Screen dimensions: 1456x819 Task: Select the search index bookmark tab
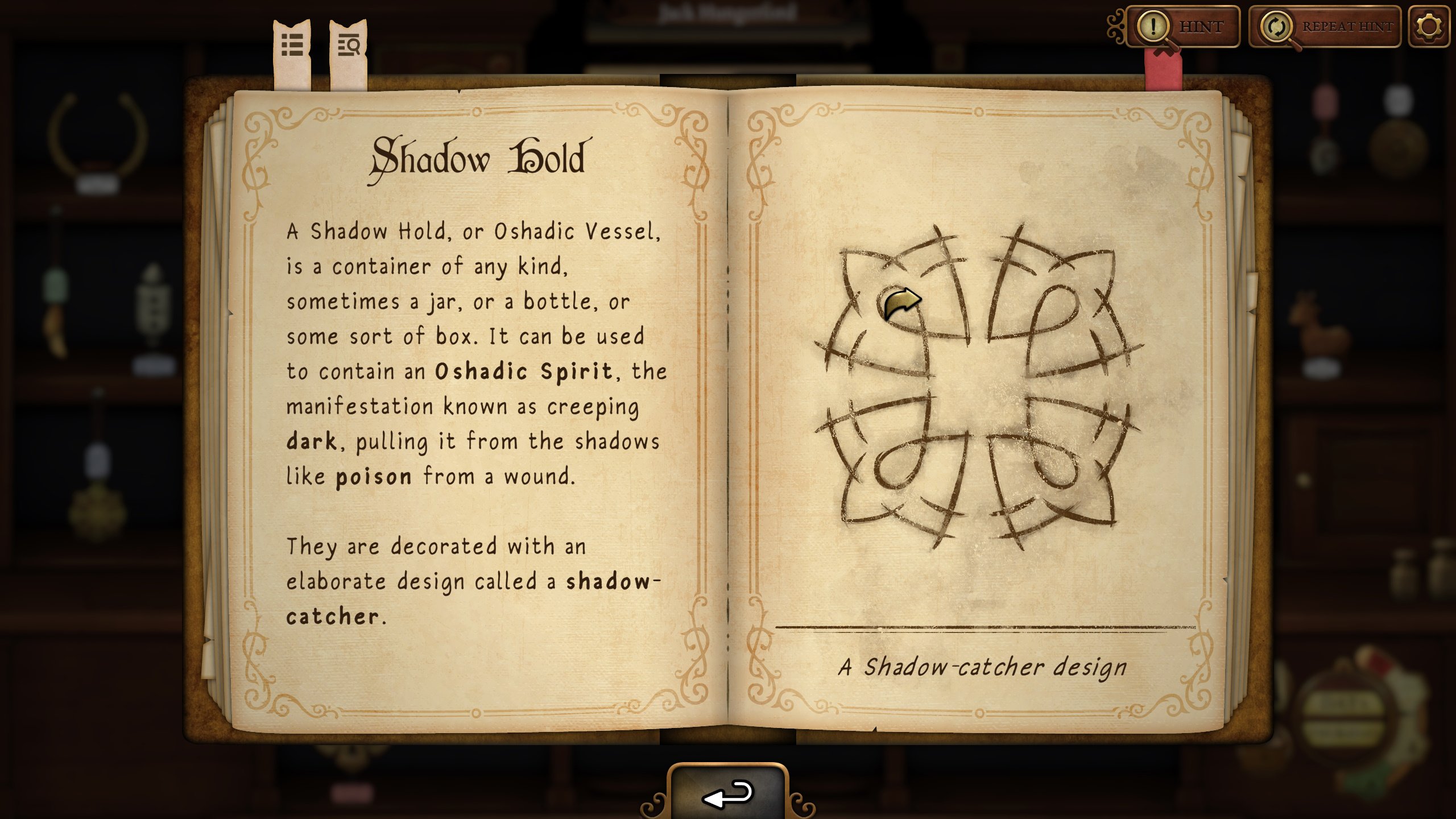tap(348, 52)
